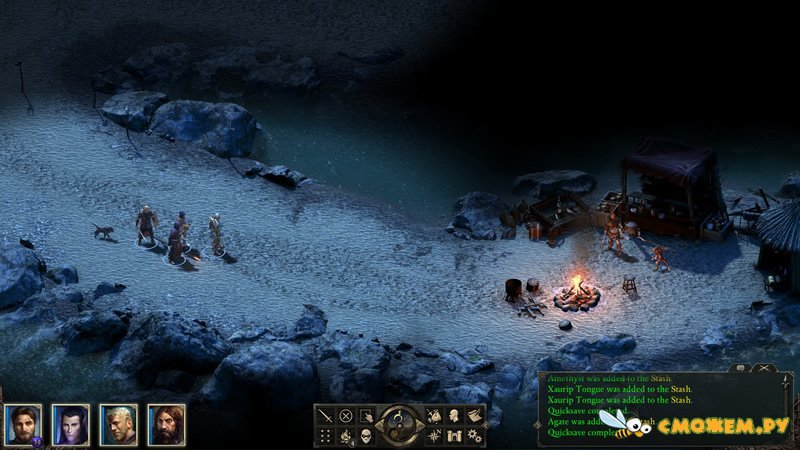Select the dark-haired bearded party portrait

23,424
